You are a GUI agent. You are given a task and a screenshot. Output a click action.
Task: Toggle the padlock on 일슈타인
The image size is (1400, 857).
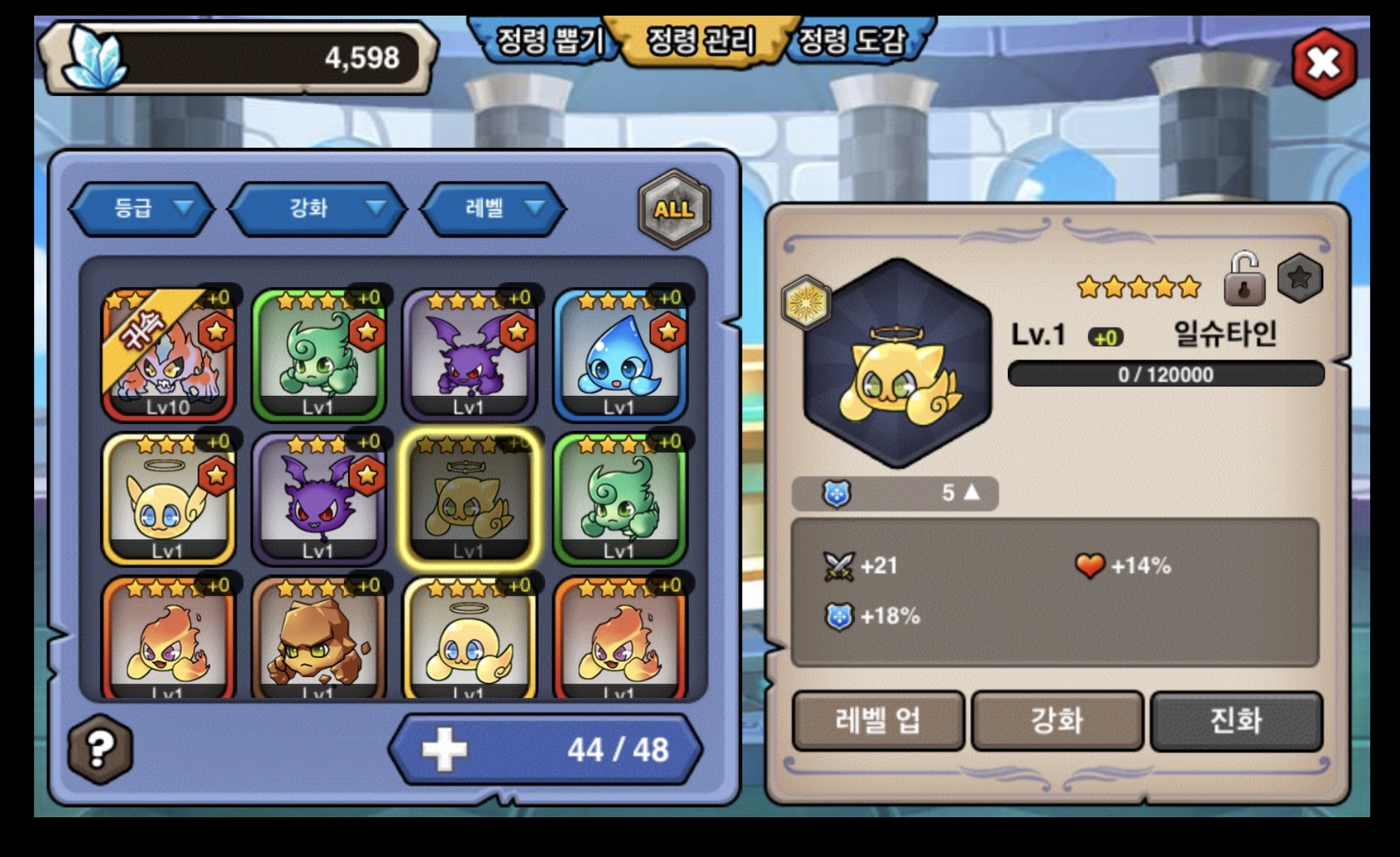(x=1244, y=279)
